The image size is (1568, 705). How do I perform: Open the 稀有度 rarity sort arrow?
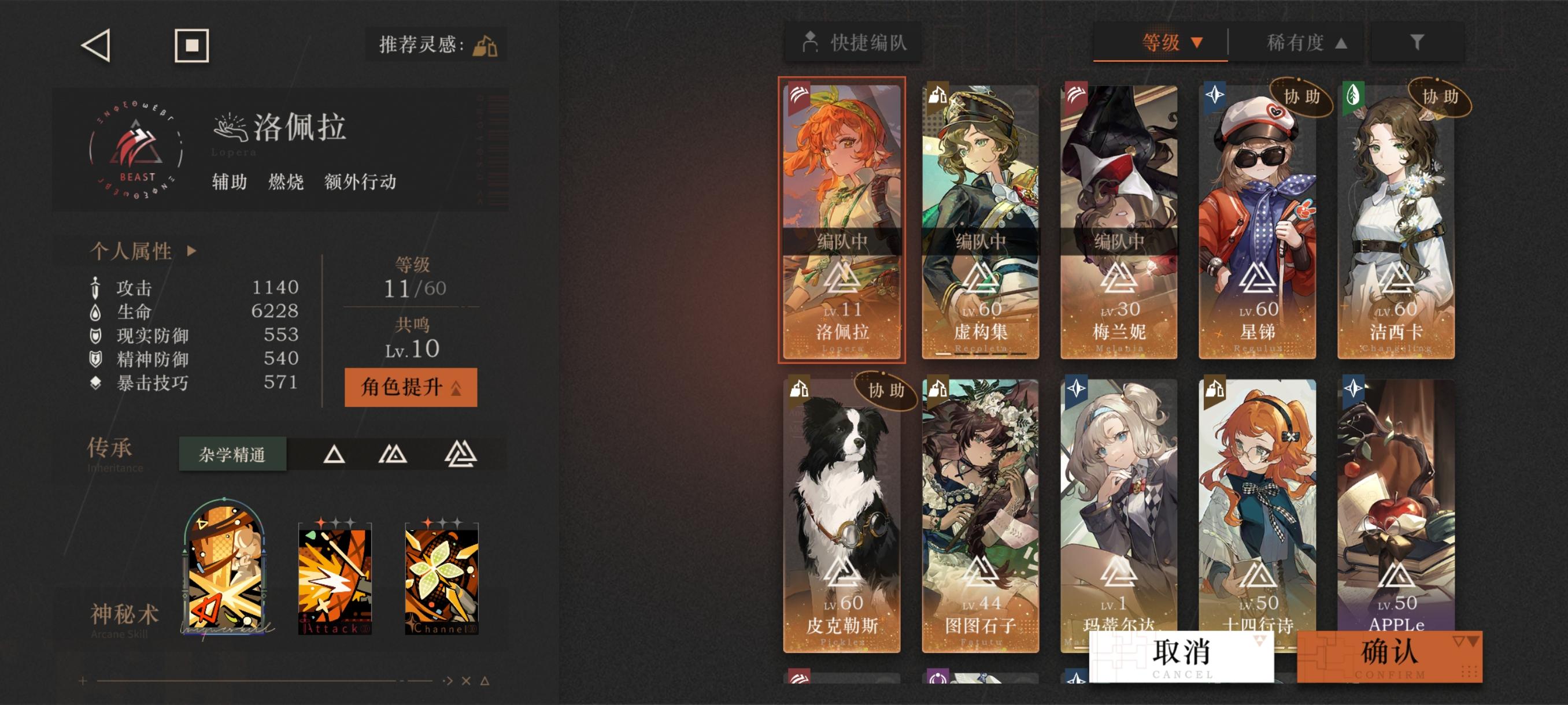(x=1342, y=43)
